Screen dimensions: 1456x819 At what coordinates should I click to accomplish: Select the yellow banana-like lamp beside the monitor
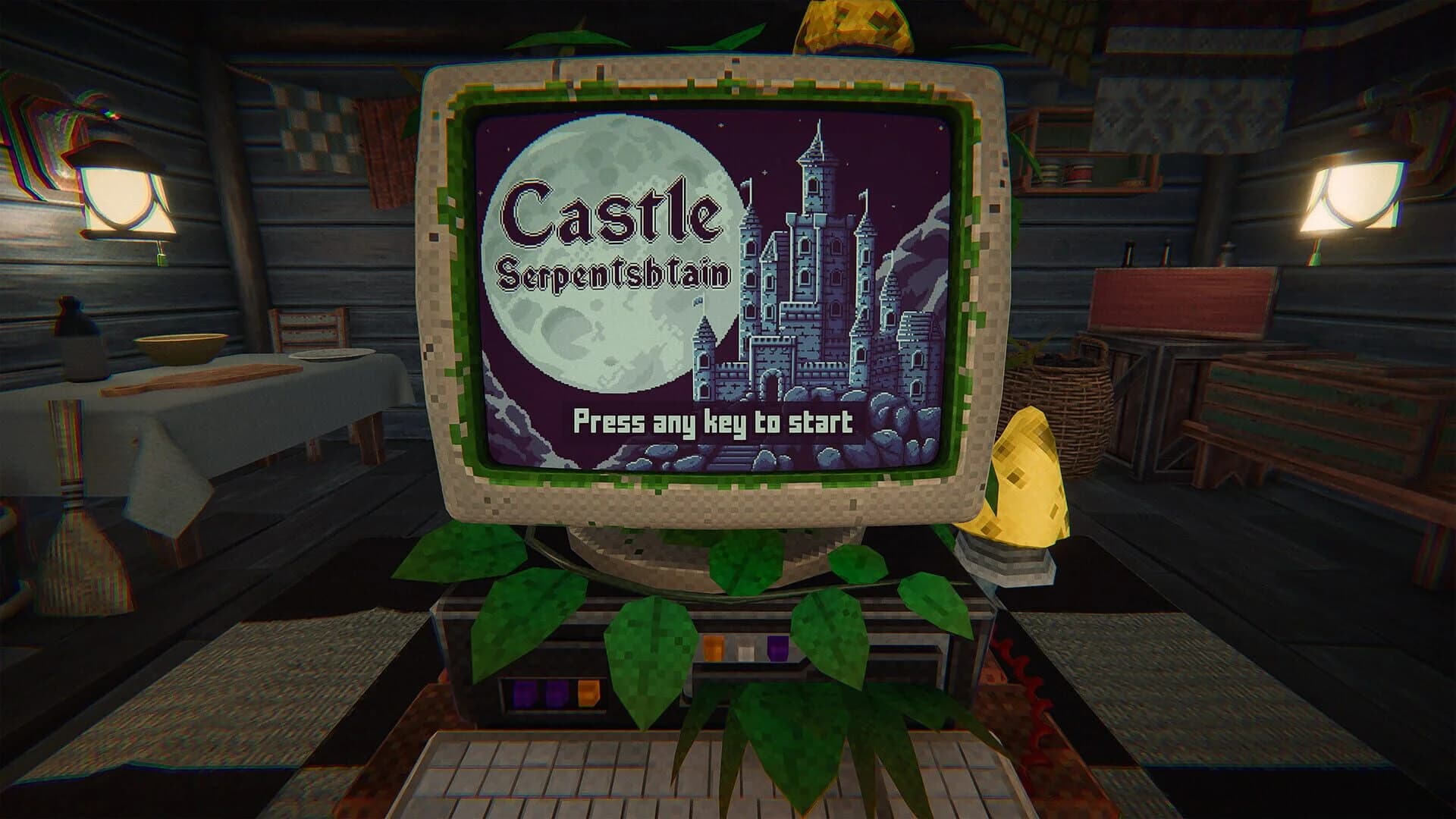[x=1024, y=478]
